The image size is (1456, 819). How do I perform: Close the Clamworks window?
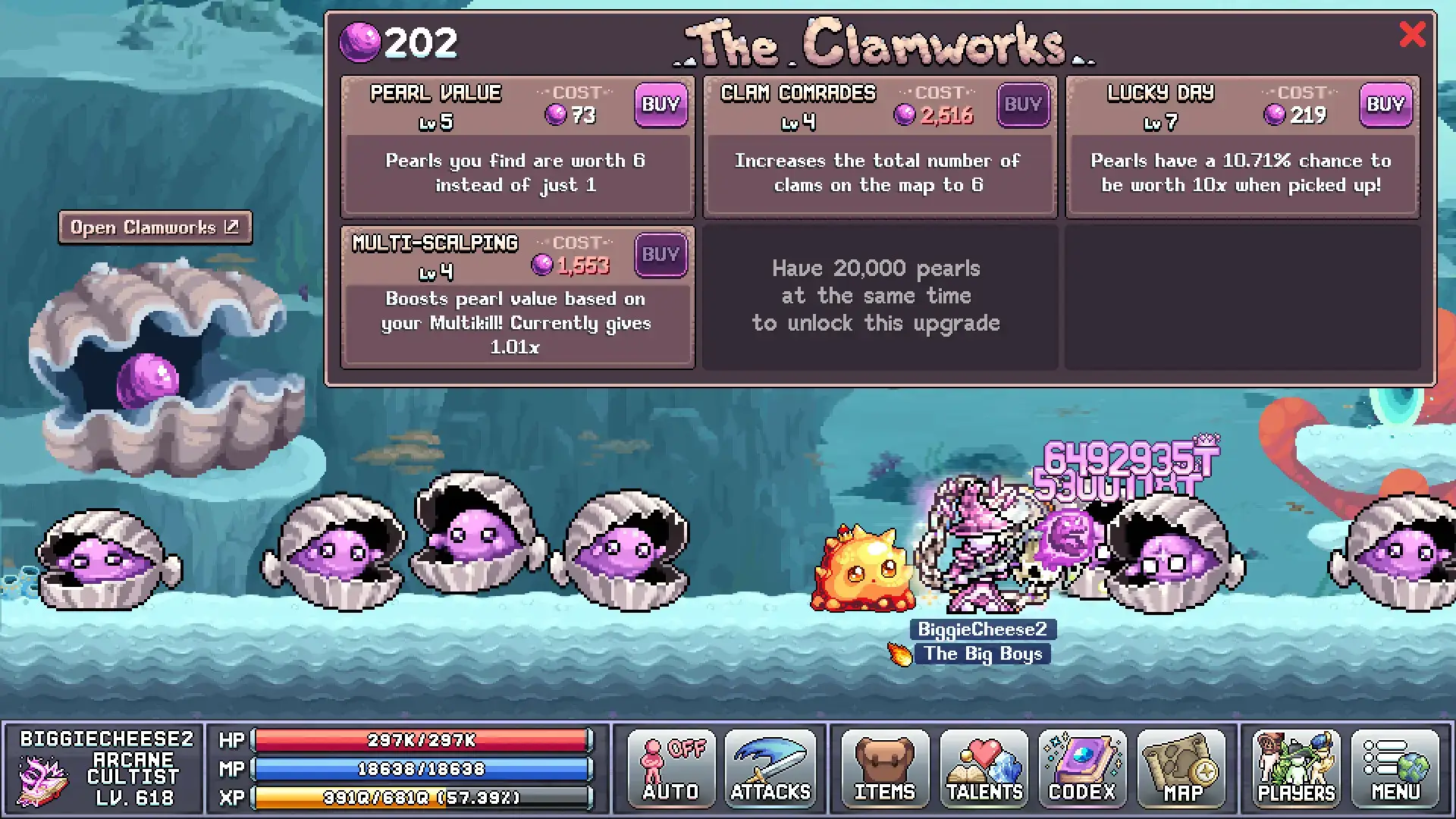point(1411,34)
